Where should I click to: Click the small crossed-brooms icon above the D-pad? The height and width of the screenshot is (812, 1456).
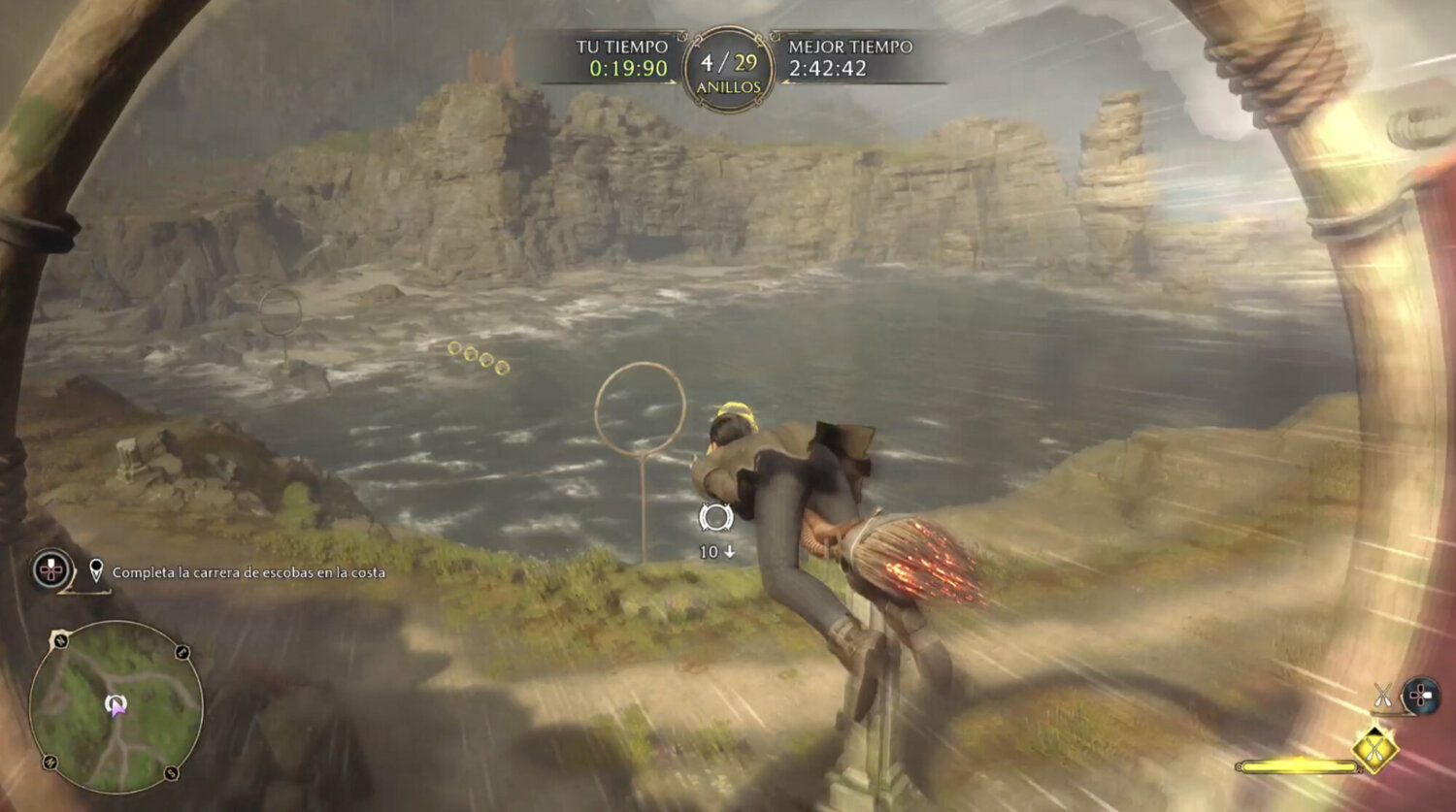pyautogui.click(x=1382, y=695)
